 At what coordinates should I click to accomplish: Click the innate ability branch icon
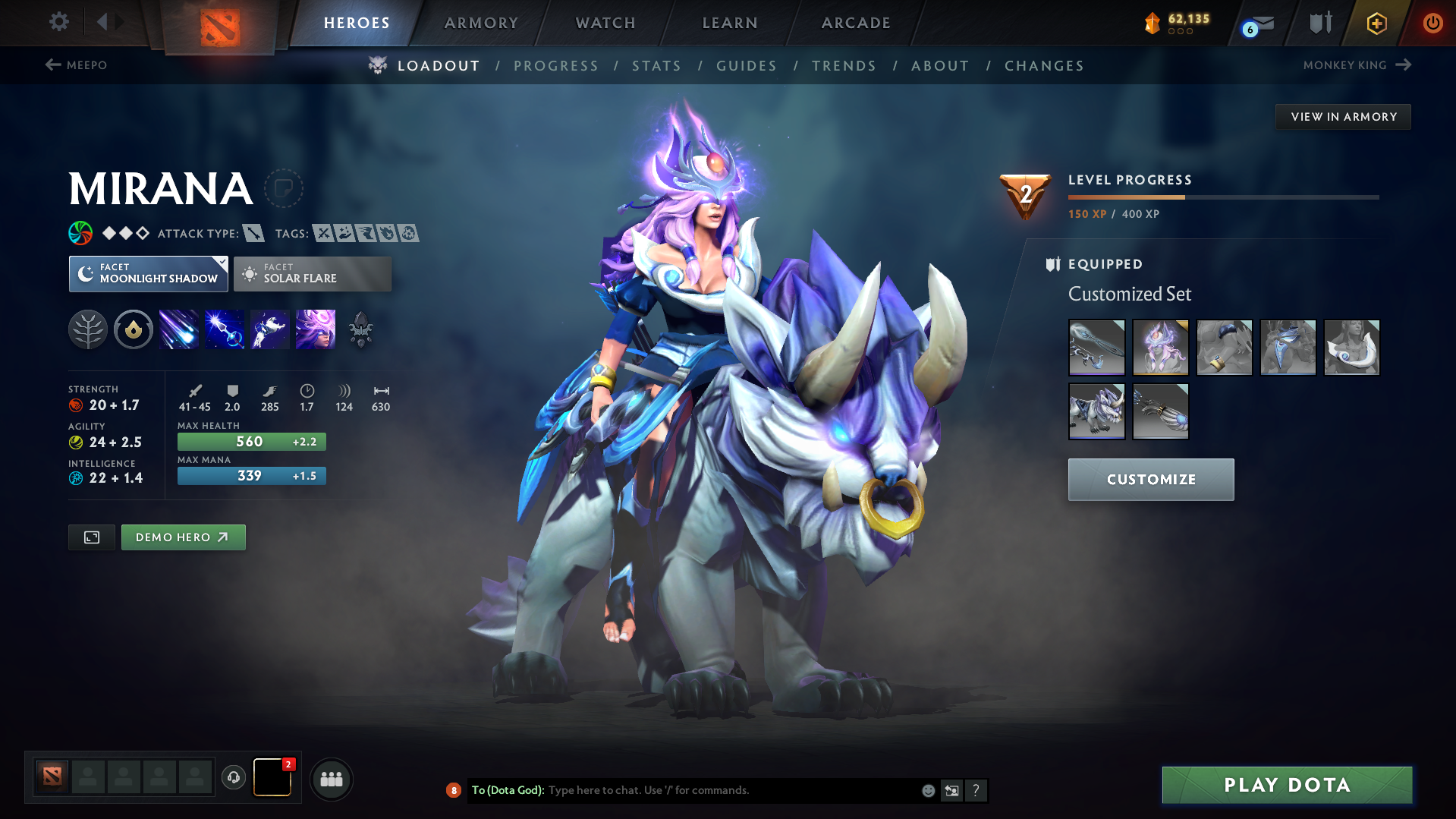tap(88, 329)
